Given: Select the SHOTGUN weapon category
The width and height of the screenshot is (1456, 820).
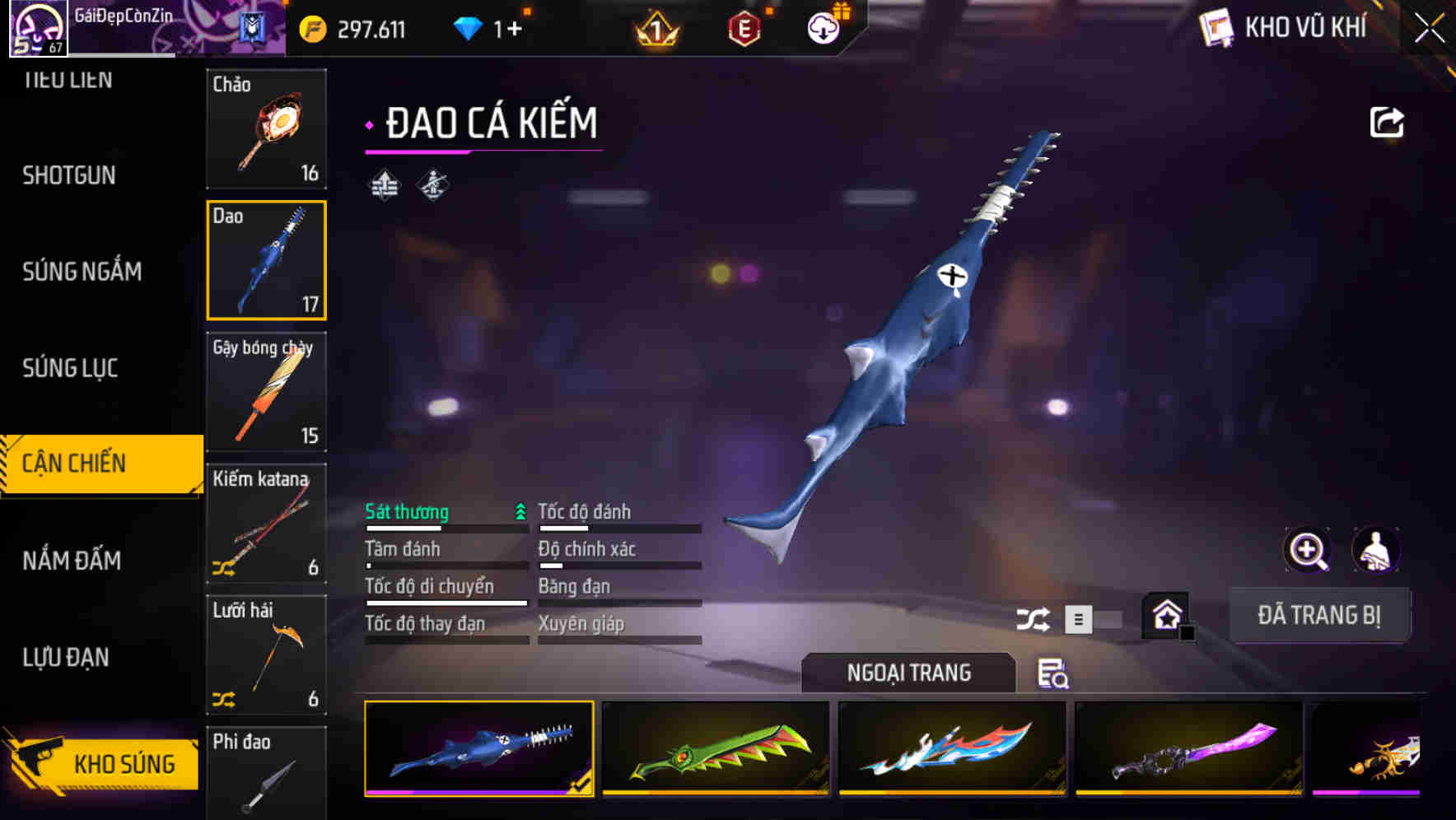Looking at the screenshot, I should point(70,175).
